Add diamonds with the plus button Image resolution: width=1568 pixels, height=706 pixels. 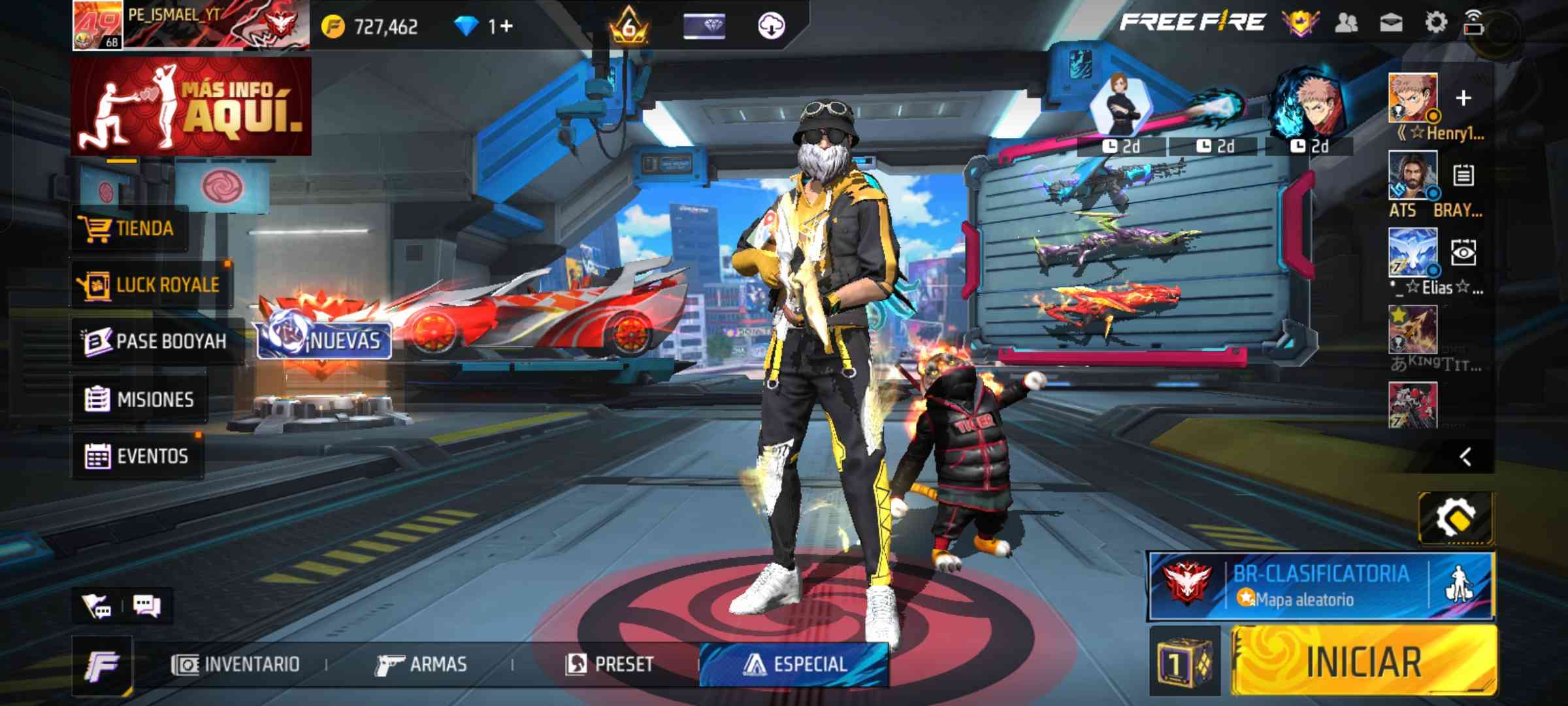click(x=507, y=26)
